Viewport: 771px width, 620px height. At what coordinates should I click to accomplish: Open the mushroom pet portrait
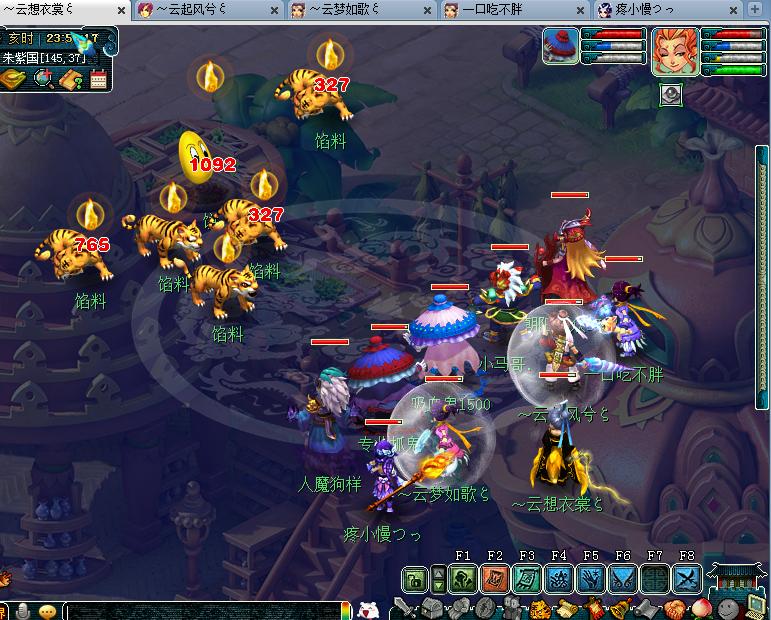(560, 47)
